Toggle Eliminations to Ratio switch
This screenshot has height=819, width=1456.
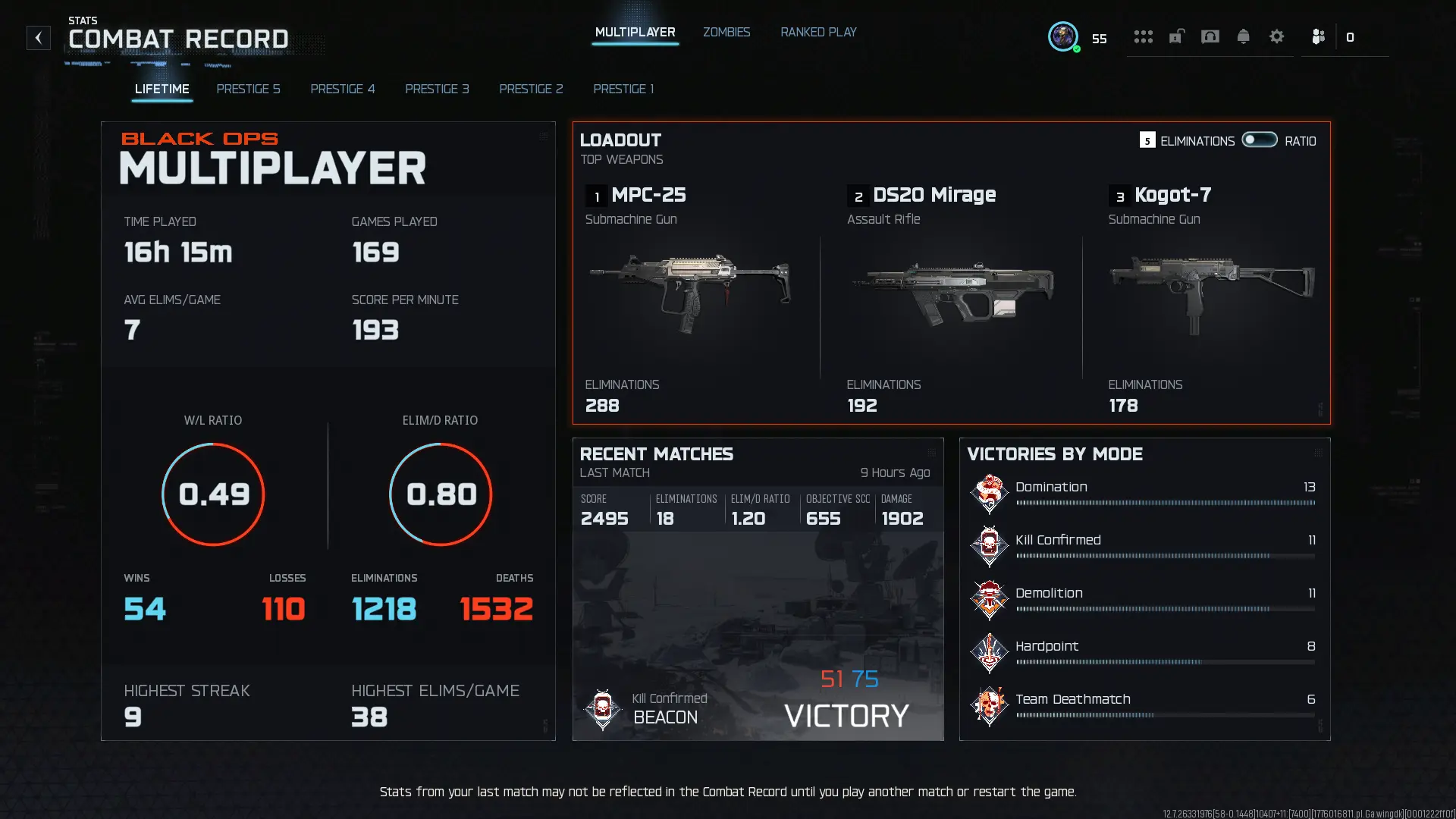click(x=1259, y=140)
